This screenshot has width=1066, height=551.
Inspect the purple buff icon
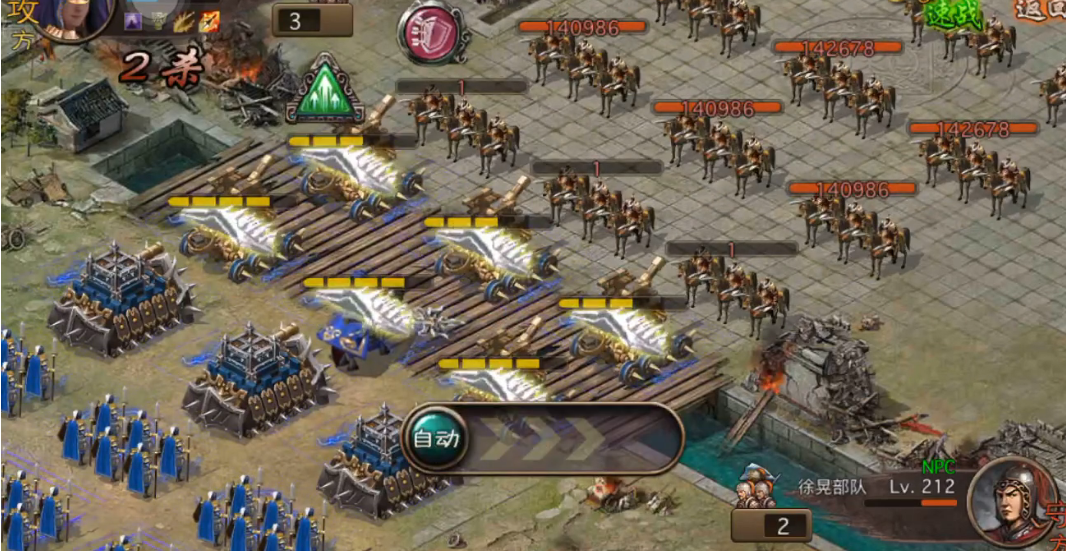(x=132, y=22)
